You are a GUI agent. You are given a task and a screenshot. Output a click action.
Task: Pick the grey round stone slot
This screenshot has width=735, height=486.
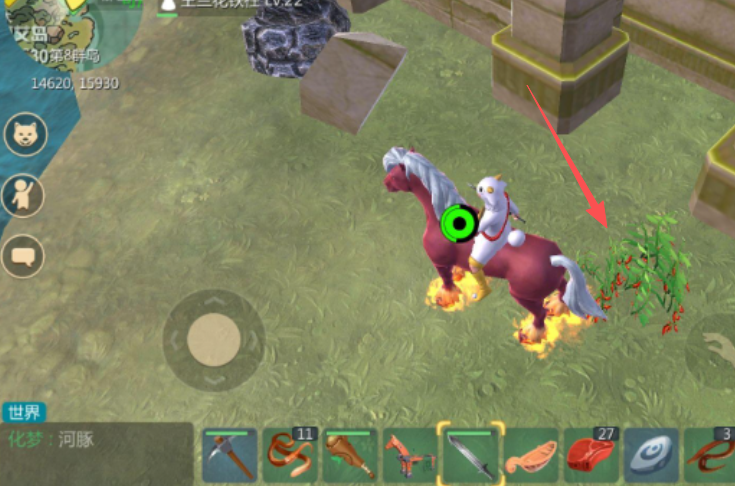[x=651, y=456]
